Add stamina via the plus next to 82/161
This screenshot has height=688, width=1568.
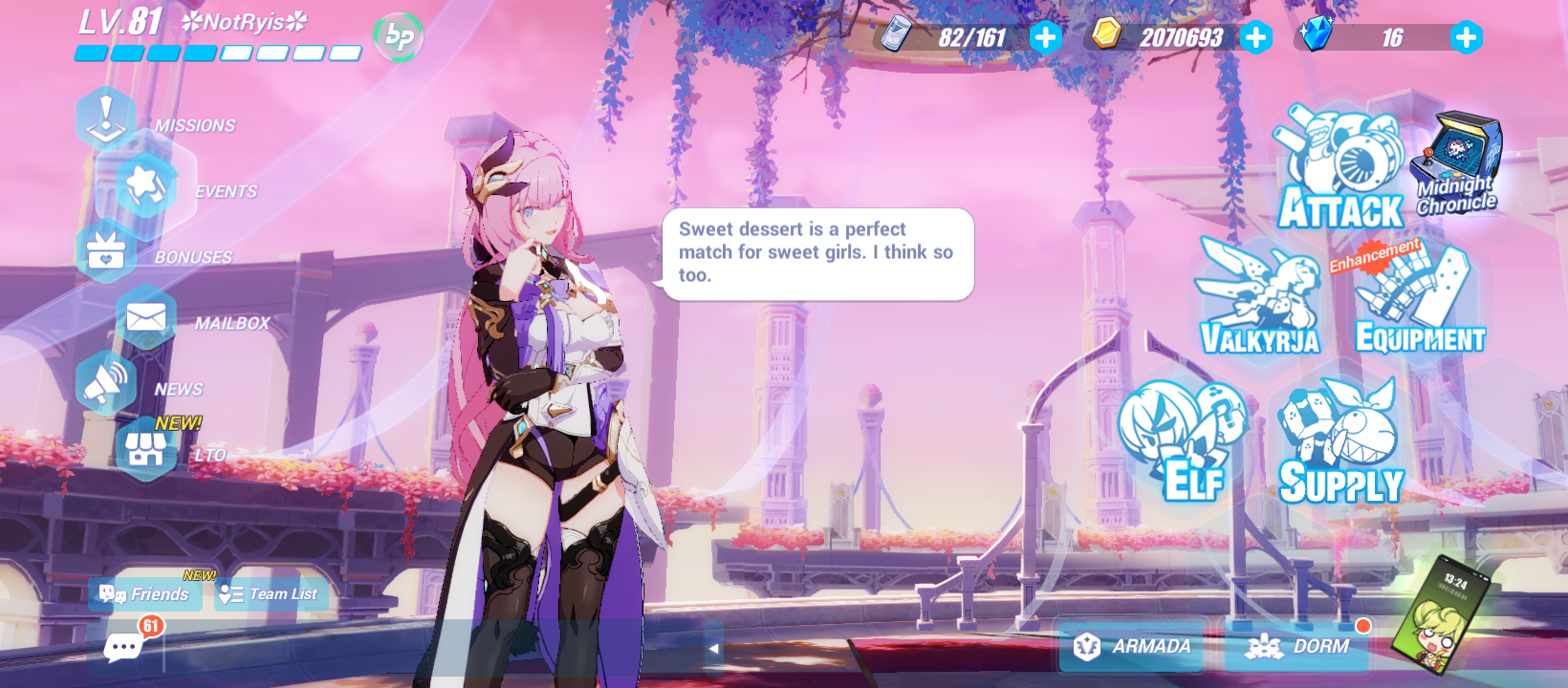[x=1046, y=37]
